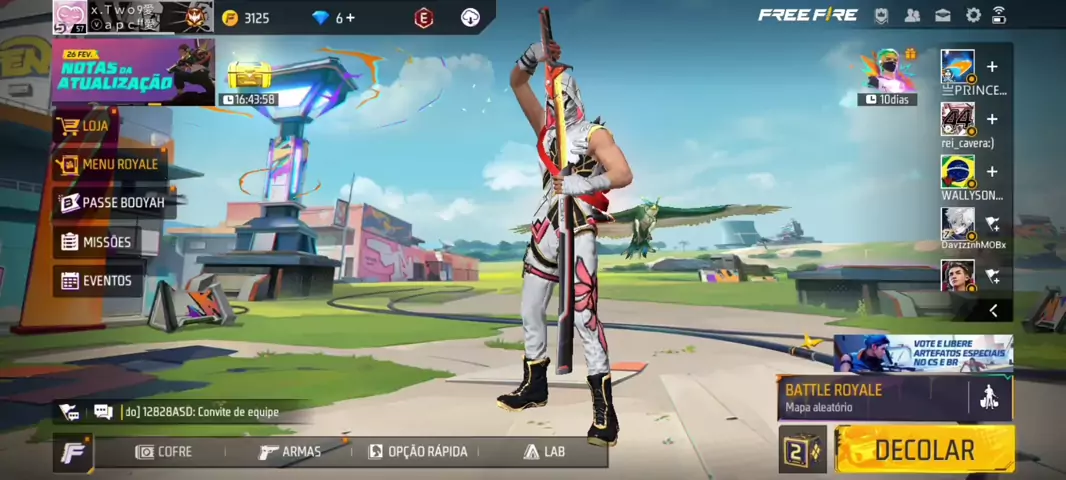
Task: Open the COFRE vault
Action: tap(164, 452)
